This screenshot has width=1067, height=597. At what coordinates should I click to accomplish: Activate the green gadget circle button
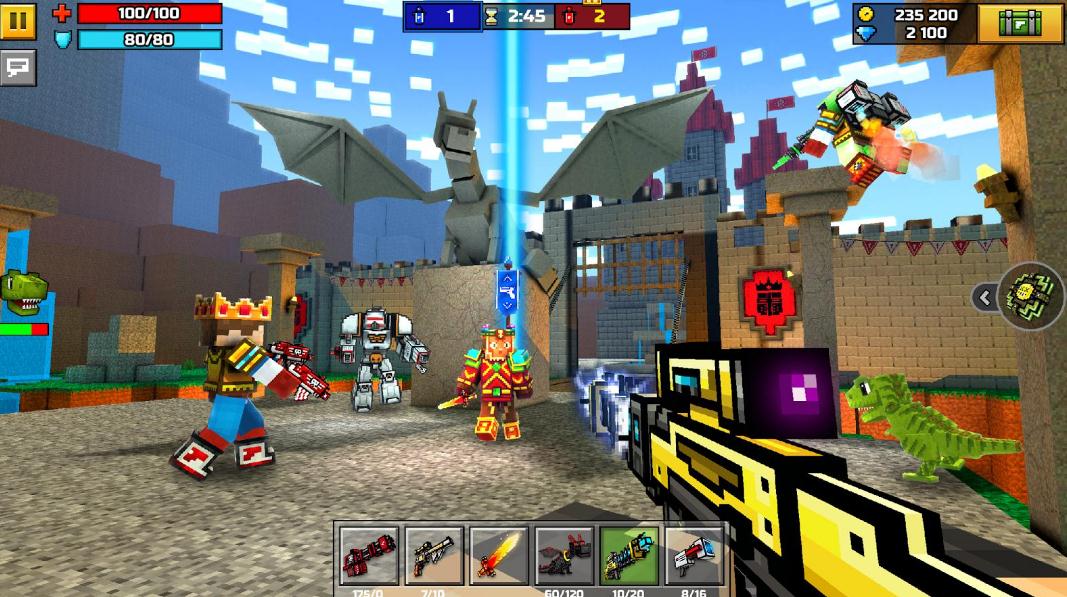pos(1030,296)
